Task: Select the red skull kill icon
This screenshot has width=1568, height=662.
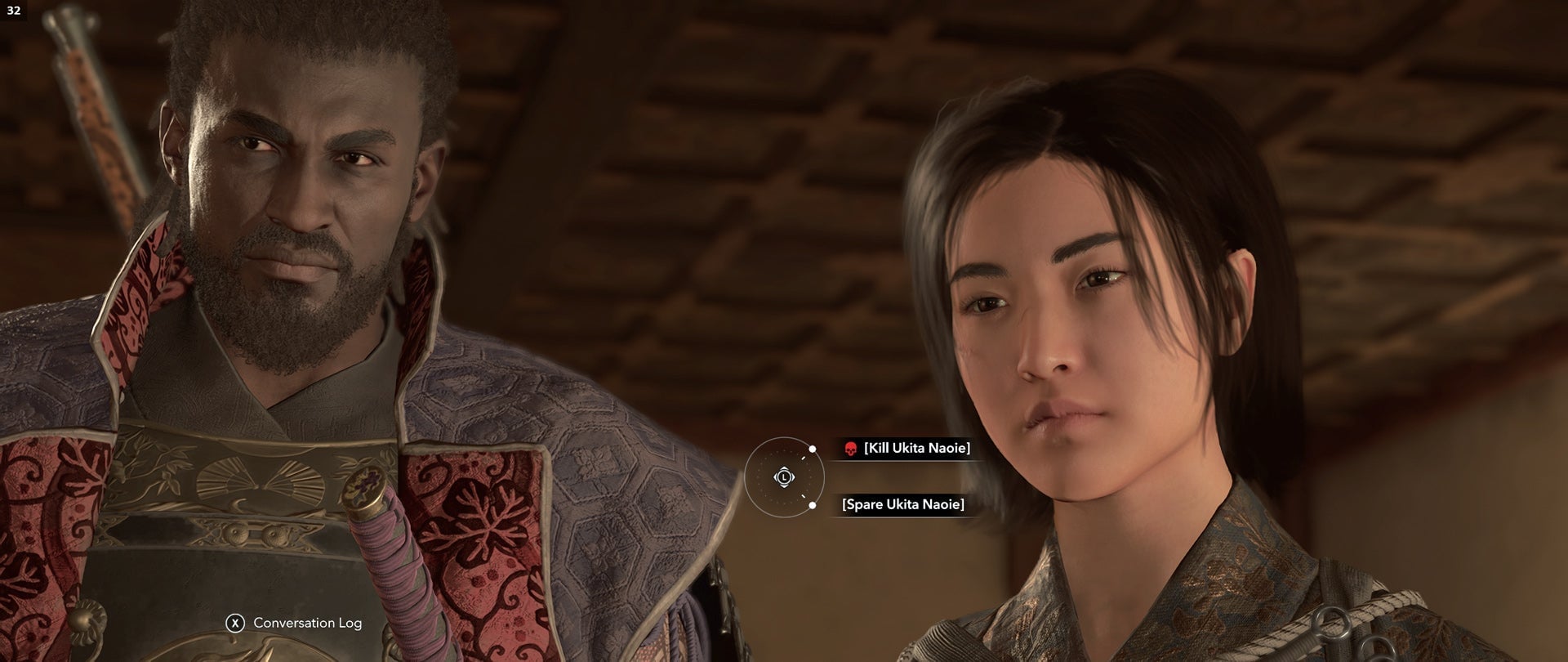Action: point(850,449)
